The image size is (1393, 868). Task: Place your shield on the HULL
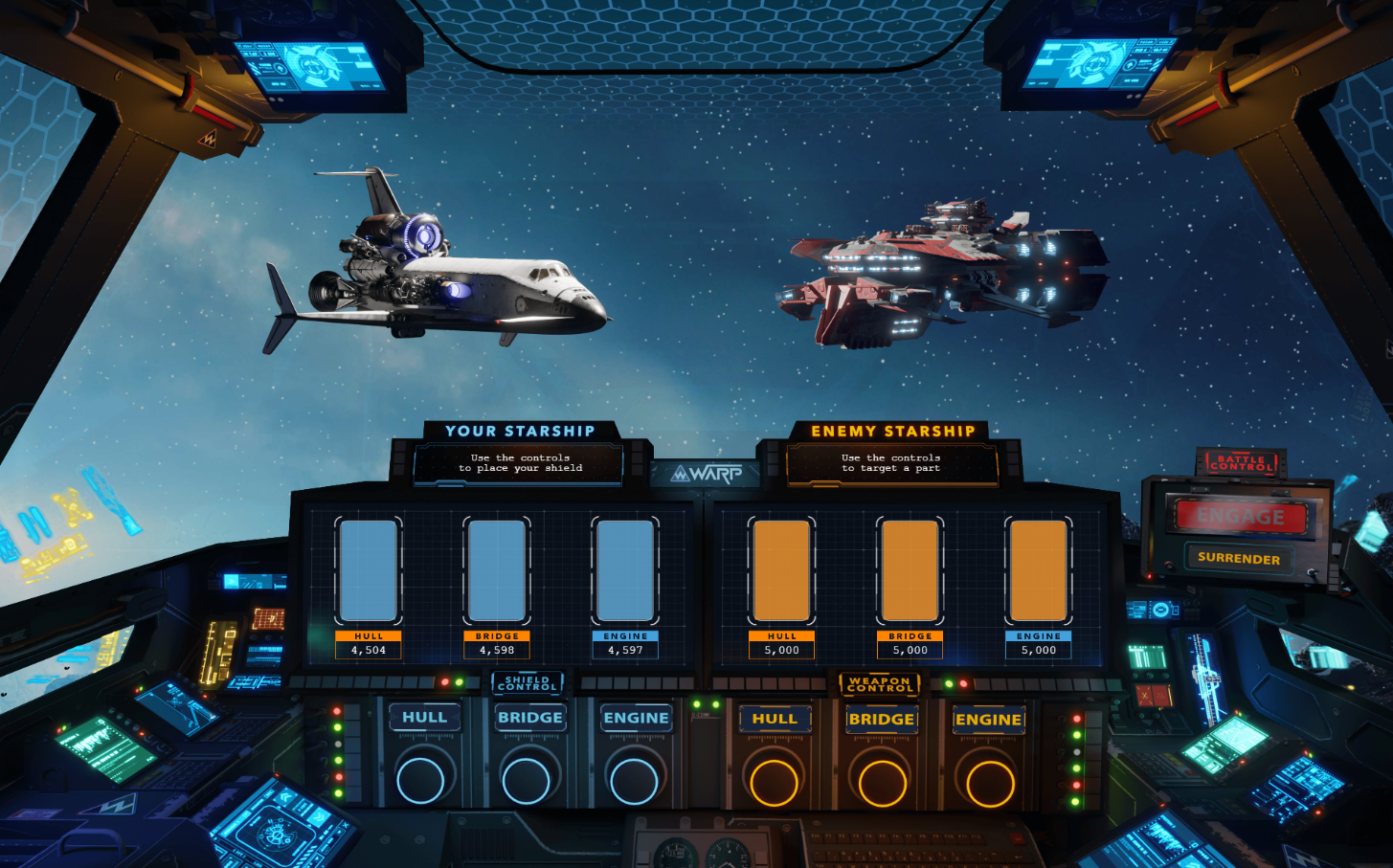tap(423, 718)
